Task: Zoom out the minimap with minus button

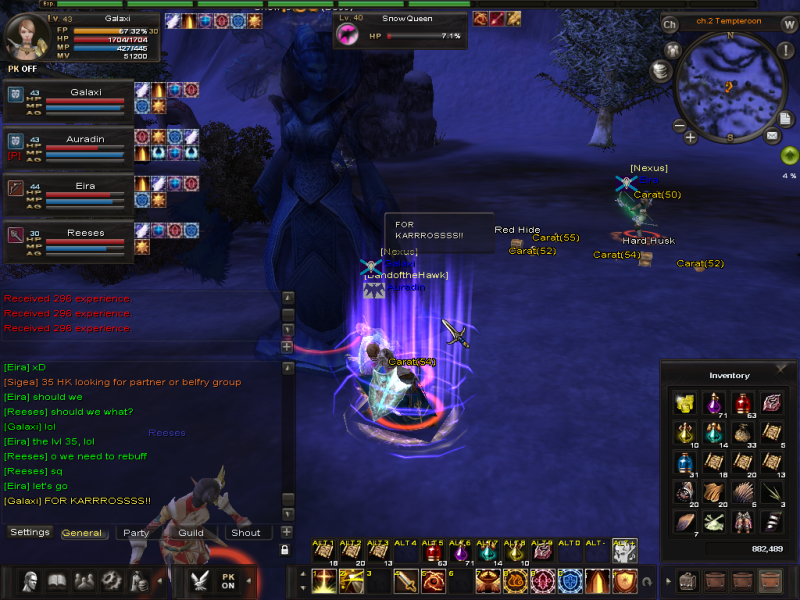Action: (x=679, y=127)
